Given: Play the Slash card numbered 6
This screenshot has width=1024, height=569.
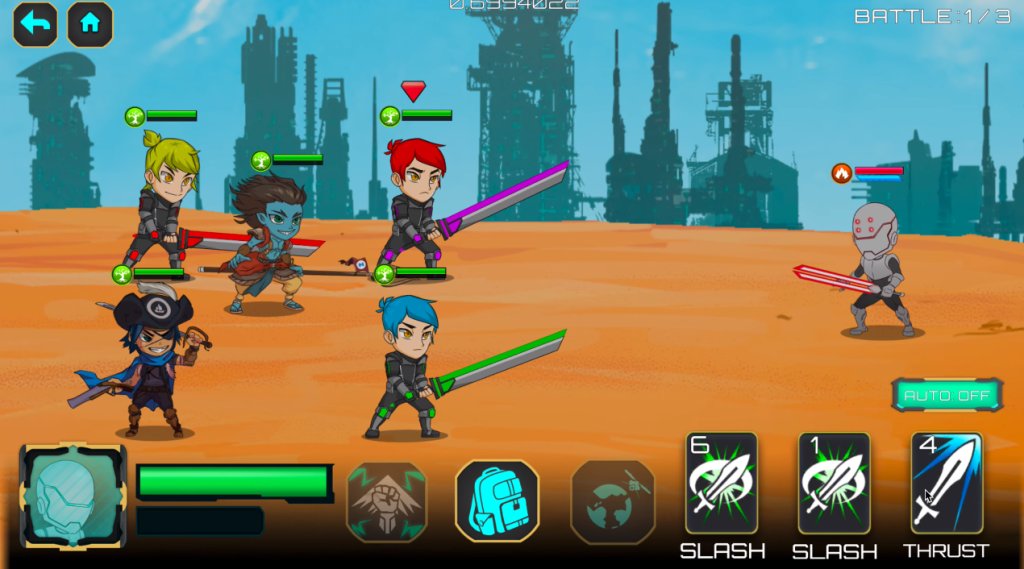Looking at the screenshot, I should (721, 483).
